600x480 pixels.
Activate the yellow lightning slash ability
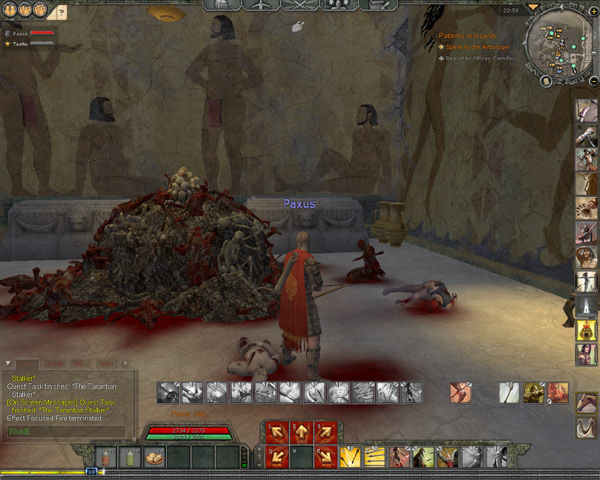point(351,457)
